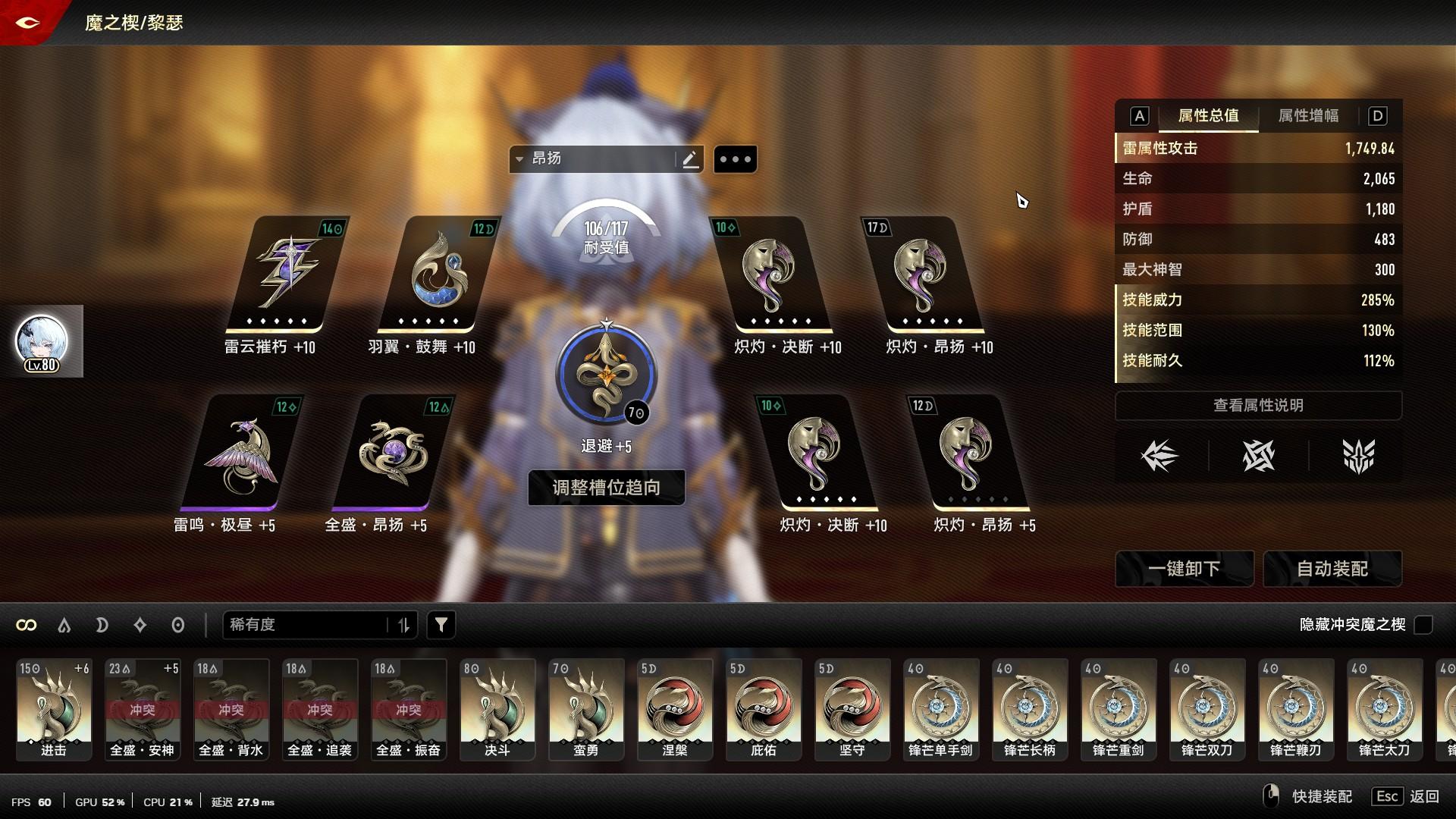
Task: Switch to the 属性增幅 tab
Action: [1308, 116]
